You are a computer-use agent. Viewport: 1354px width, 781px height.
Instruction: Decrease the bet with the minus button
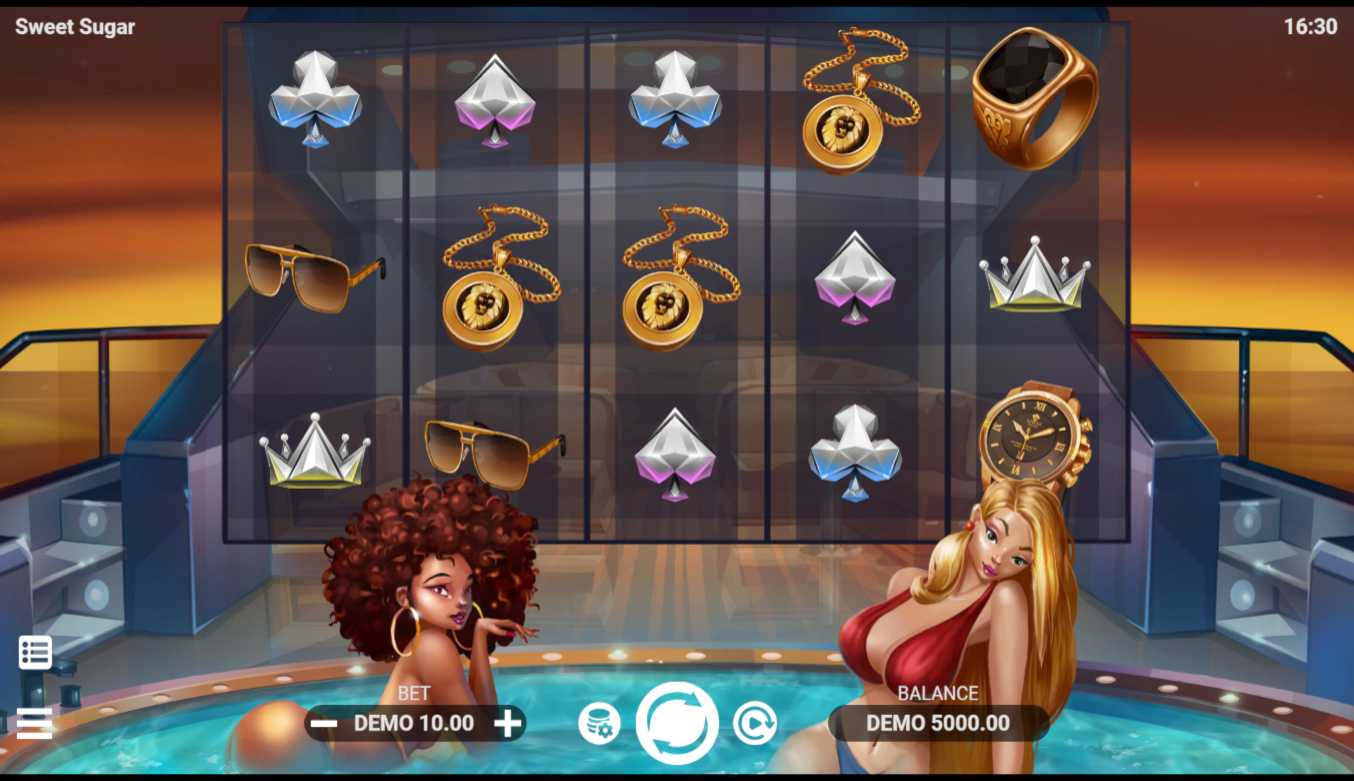(x=323, y=723)
